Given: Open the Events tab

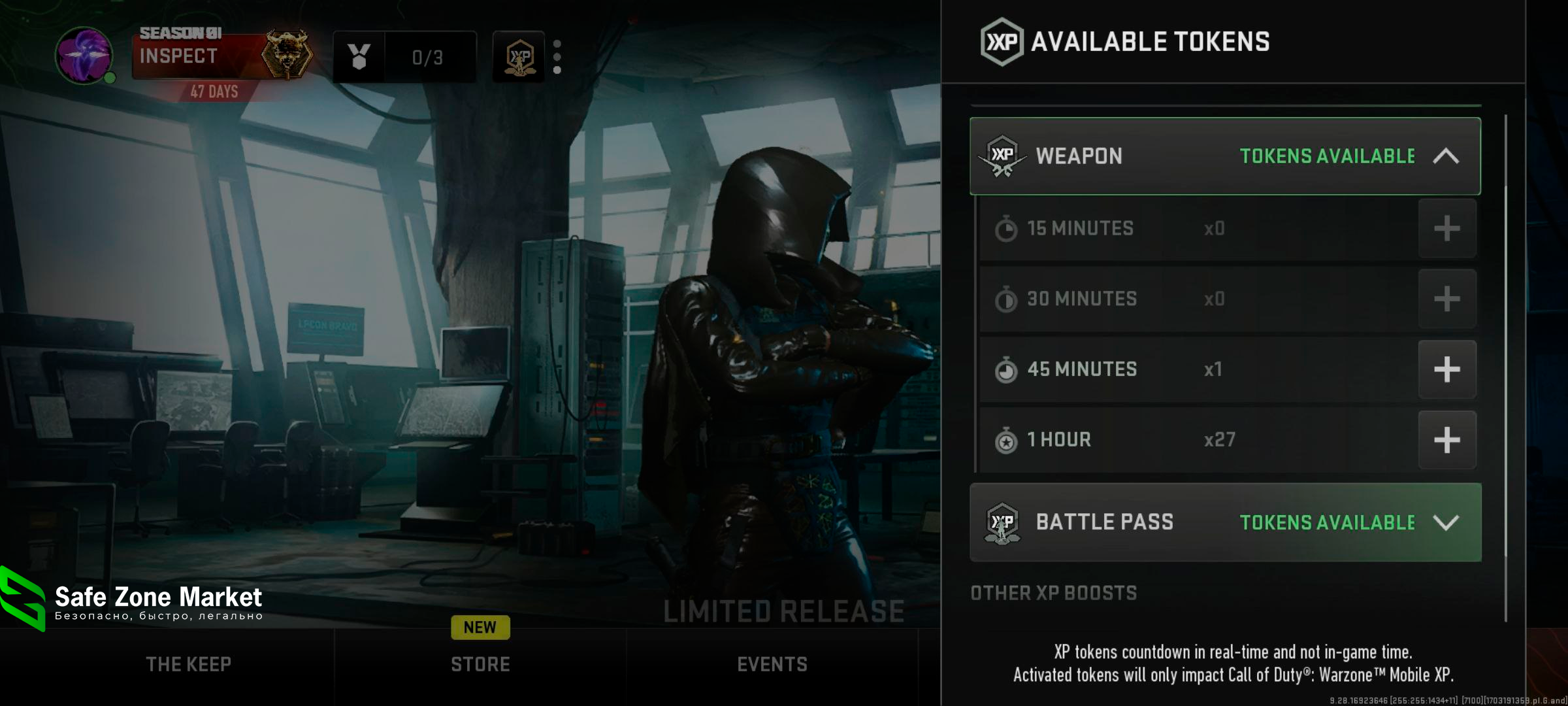Looking at the screenshot, I should (772, 665).
